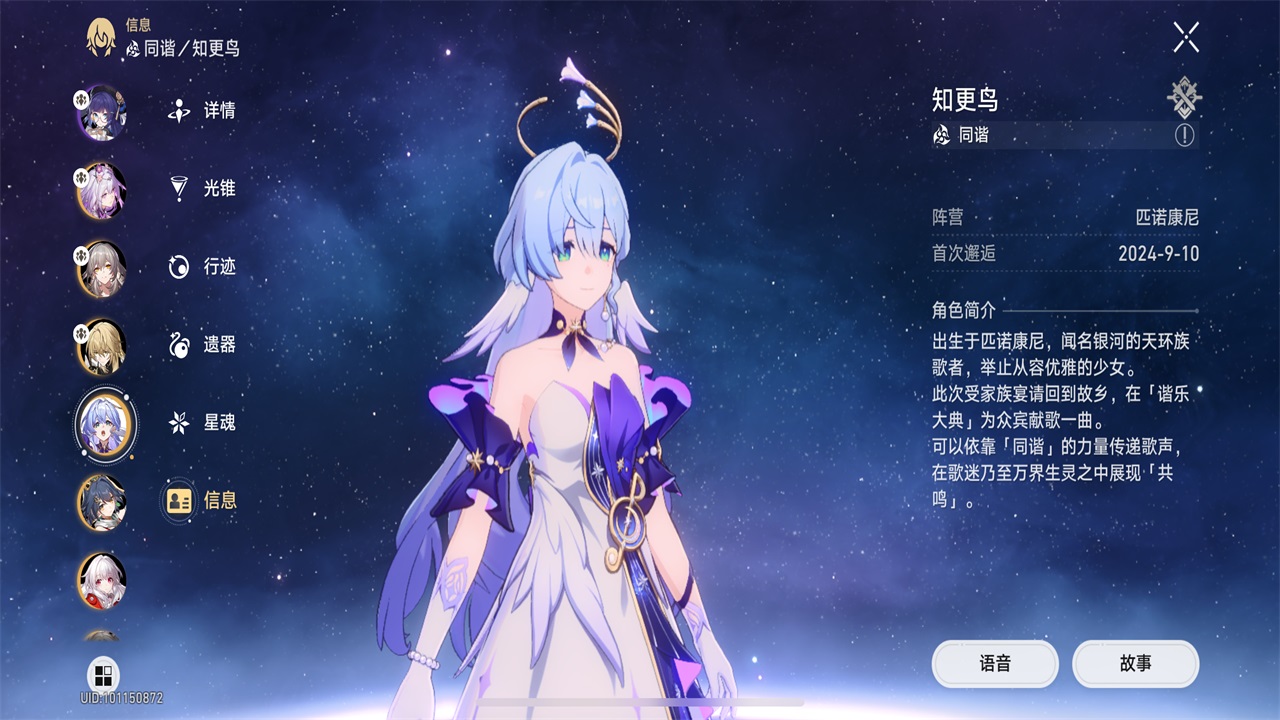1280x720 pixels.
Task: Select the blonde character portrait in the list
Action: point(102,346)
